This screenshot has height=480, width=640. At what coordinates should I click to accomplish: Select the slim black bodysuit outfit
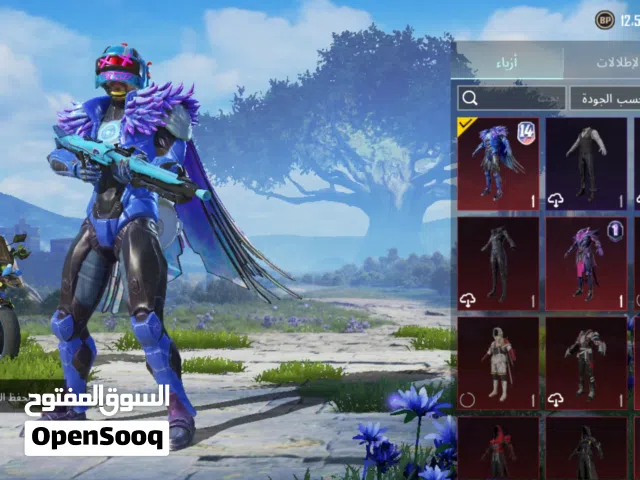tap(498, 264)
